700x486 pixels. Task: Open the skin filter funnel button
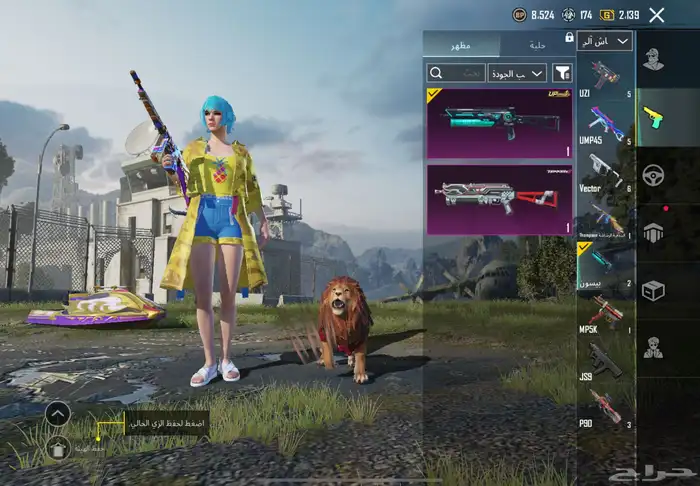tap(562, 73)
